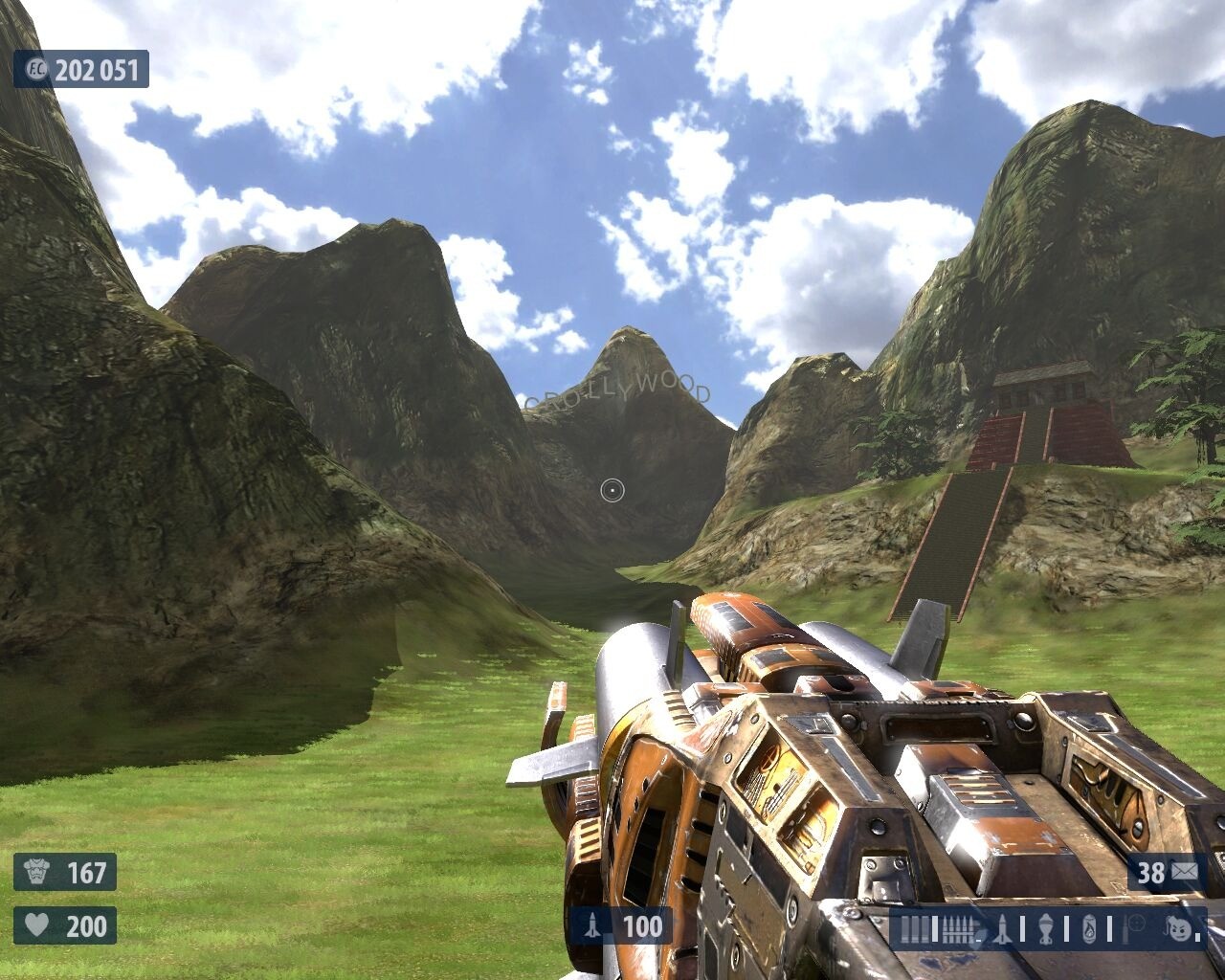Choose the rocket ammo icon in weapon bar
This screenshot has width=1225, height=980.
click(1002, 928)
